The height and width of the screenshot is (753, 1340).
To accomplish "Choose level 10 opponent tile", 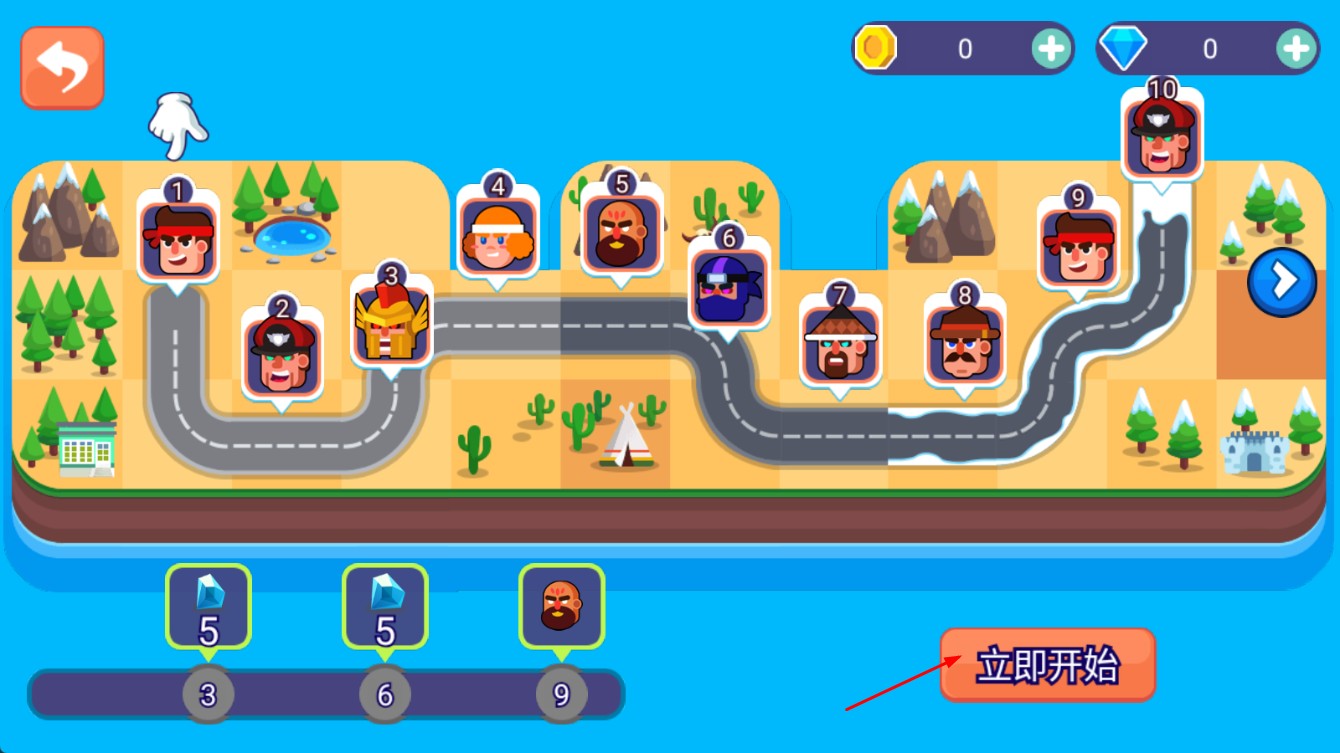I will 1161,138.
